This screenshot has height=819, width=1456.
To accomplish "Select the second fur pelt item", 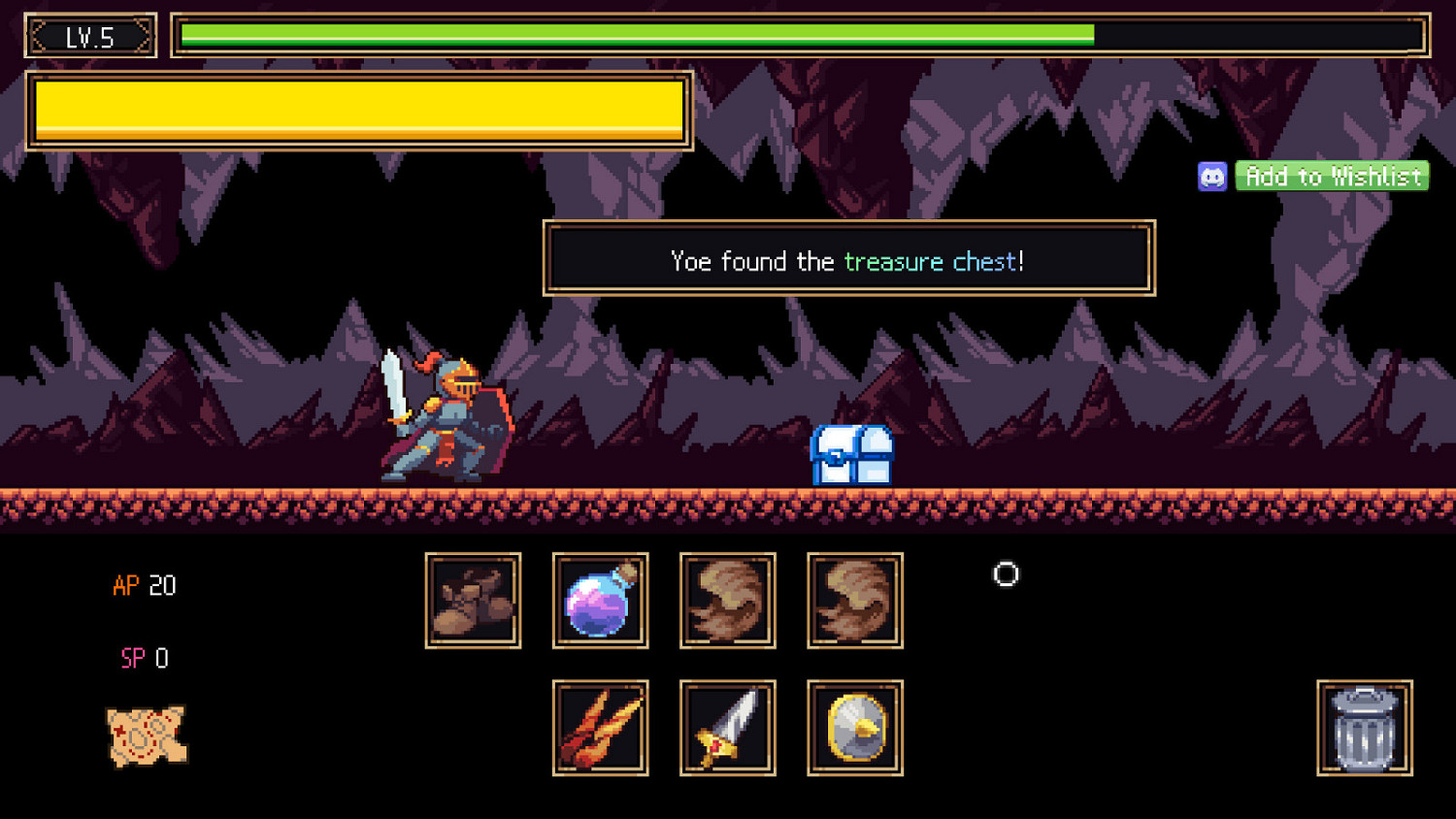I will (854, 600).
